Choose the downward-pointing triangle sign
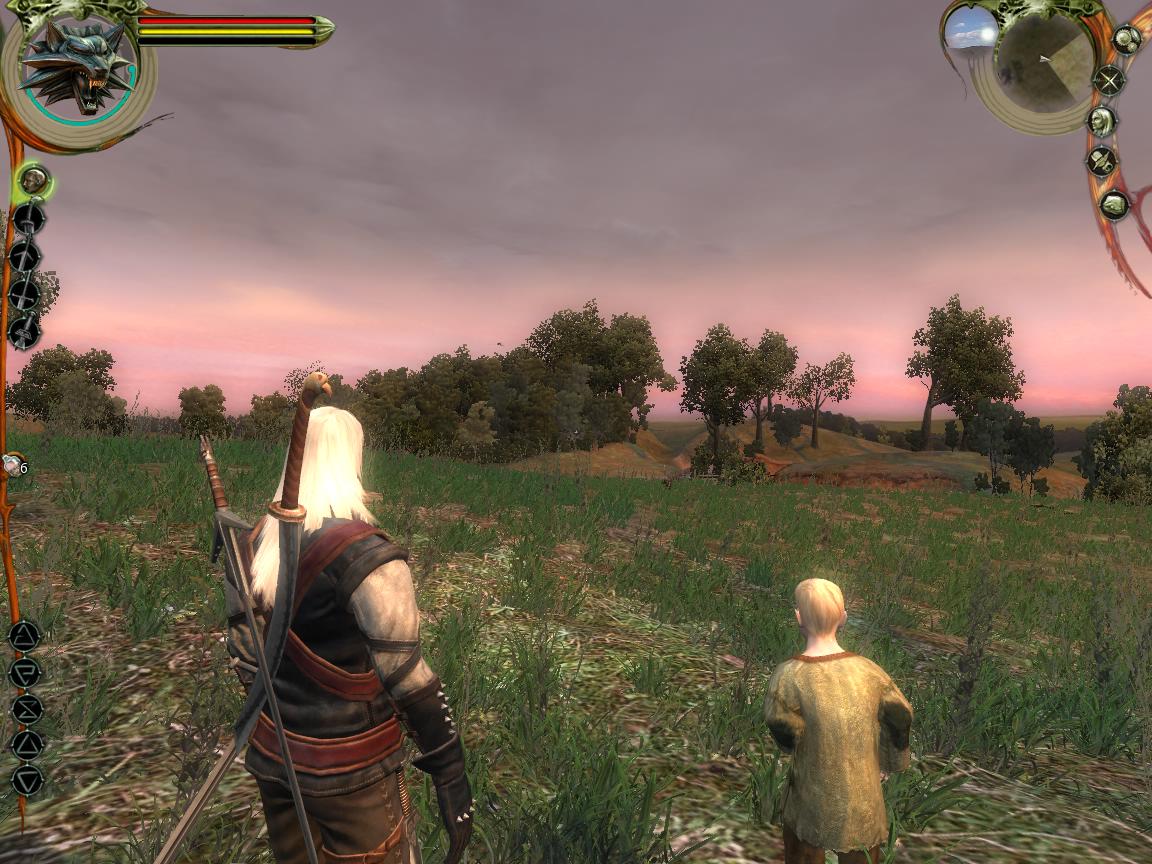Image resolution: width=1152 pixels, height=864 pixels. [x=26, y=779]
